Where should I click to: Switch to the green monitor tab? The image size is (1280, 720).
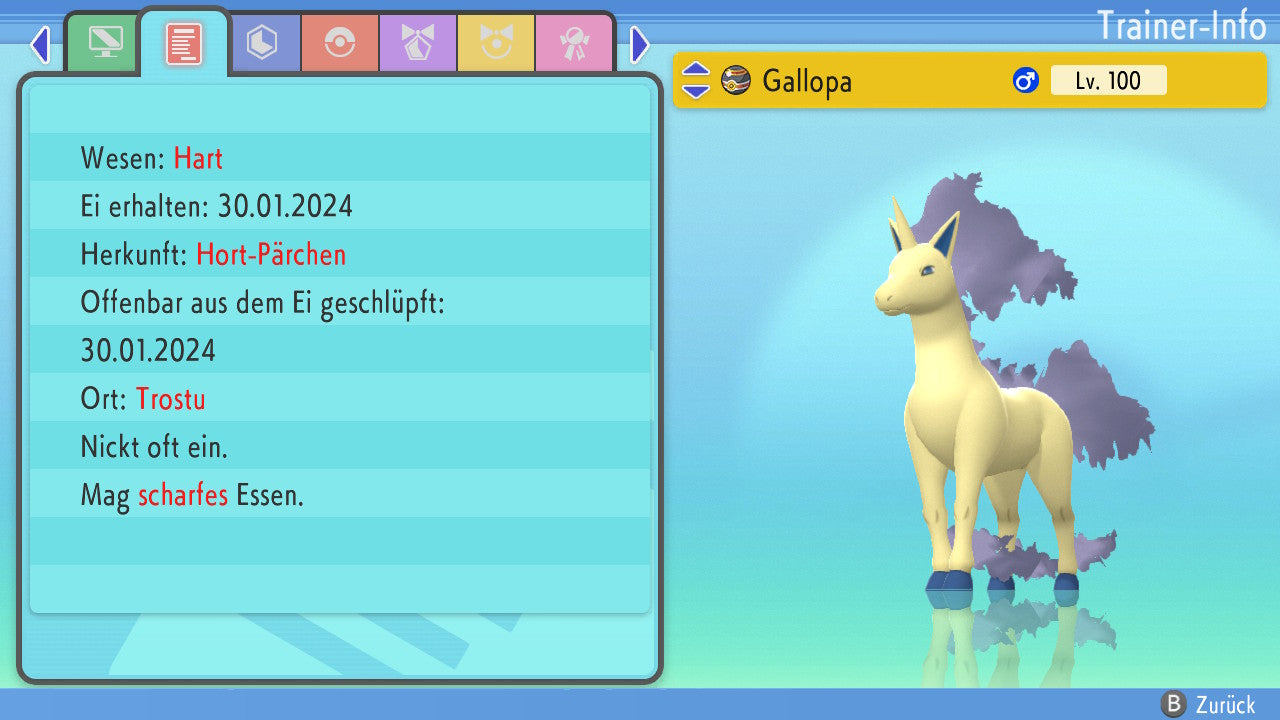tap(104, 43)
